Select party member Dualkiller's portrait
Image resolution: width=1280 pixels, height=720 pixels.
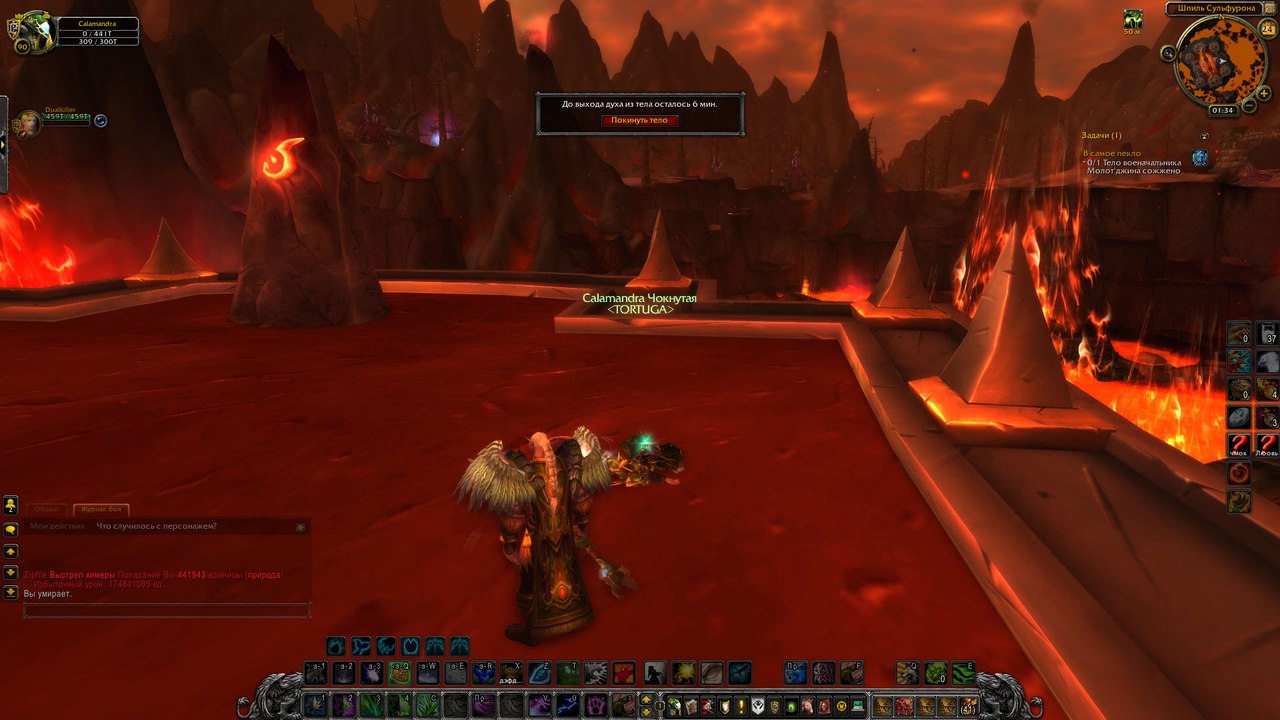[26, 123]
